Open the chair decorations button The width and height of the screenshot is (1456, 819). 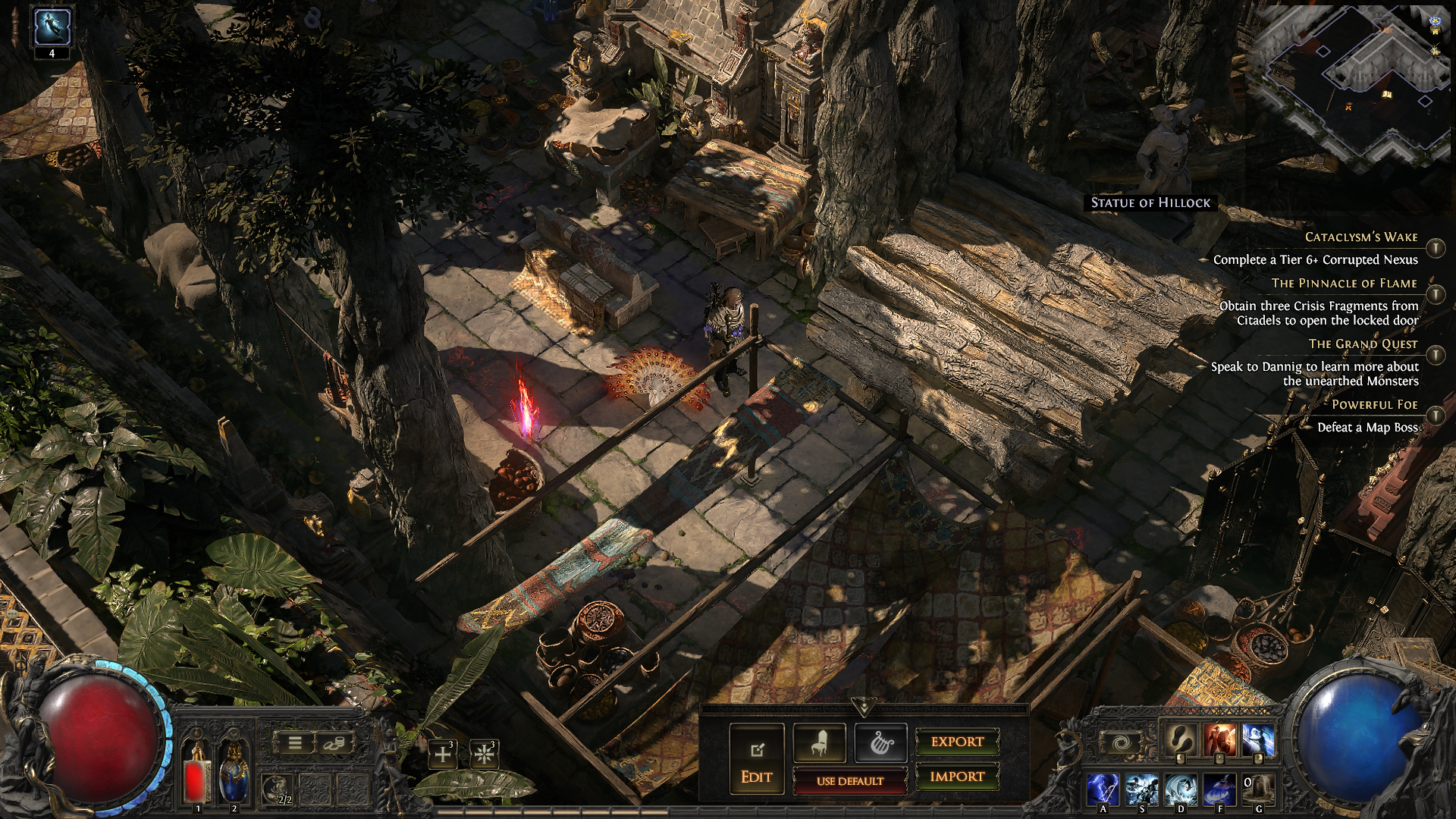click(x=819, y=743)
